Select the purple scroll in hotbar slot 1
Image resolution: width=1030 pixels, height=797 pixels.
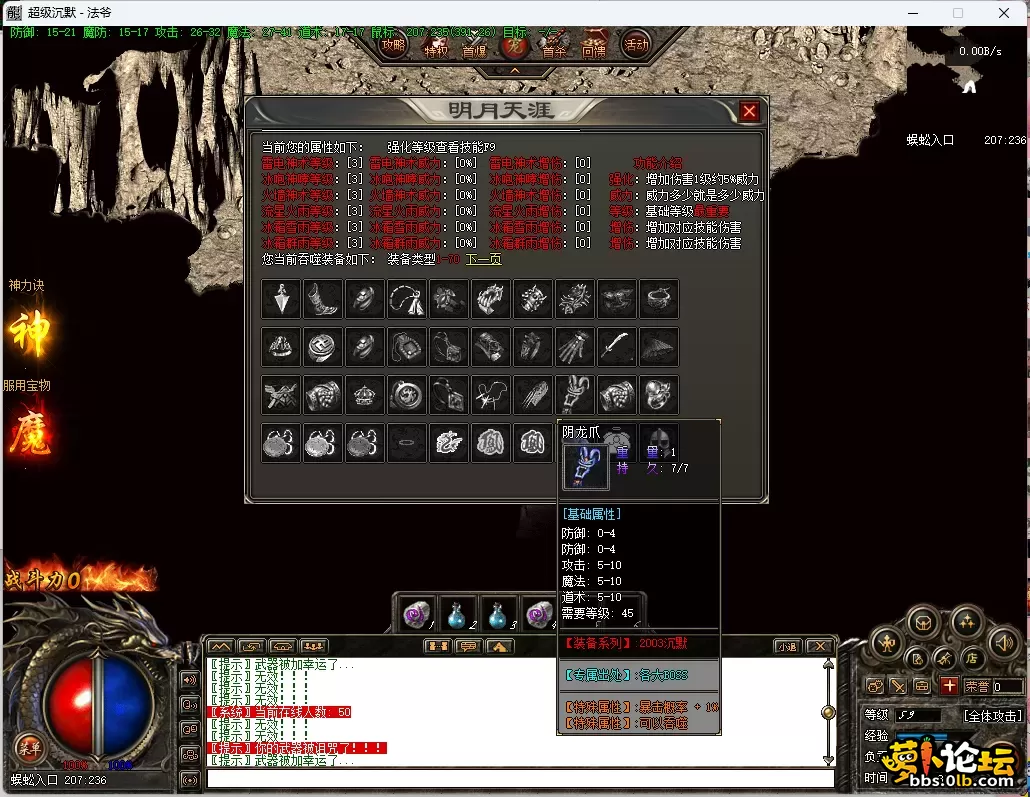[414, 614]
